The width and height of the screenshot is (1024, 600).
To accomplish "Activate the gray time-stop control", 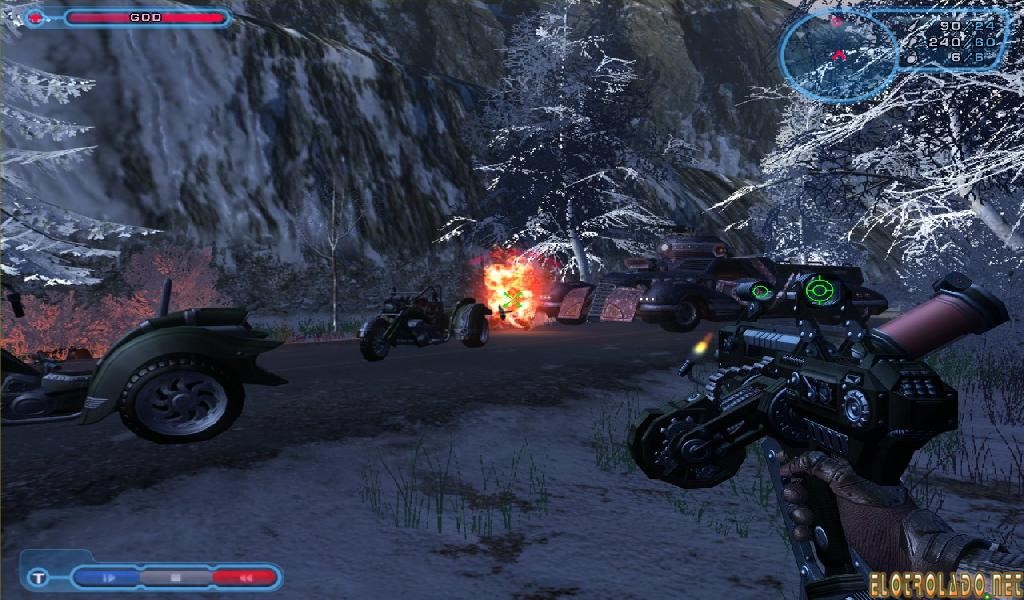I will pyautogui.click(x=176, y=577).
